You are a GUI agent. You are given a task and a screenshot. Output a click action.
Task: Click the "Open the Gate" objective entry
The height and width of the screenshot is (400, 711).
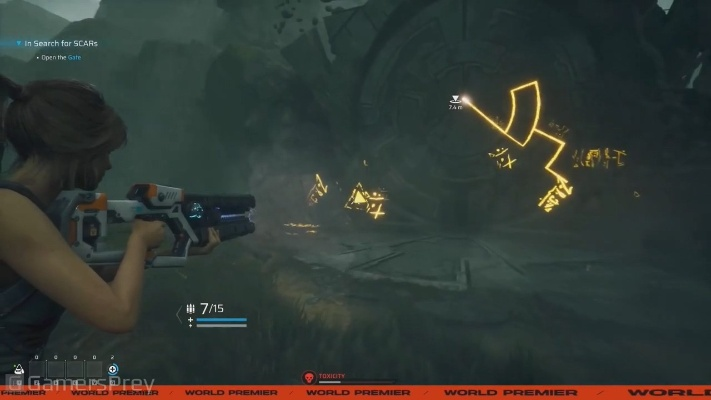pos(61,57)
